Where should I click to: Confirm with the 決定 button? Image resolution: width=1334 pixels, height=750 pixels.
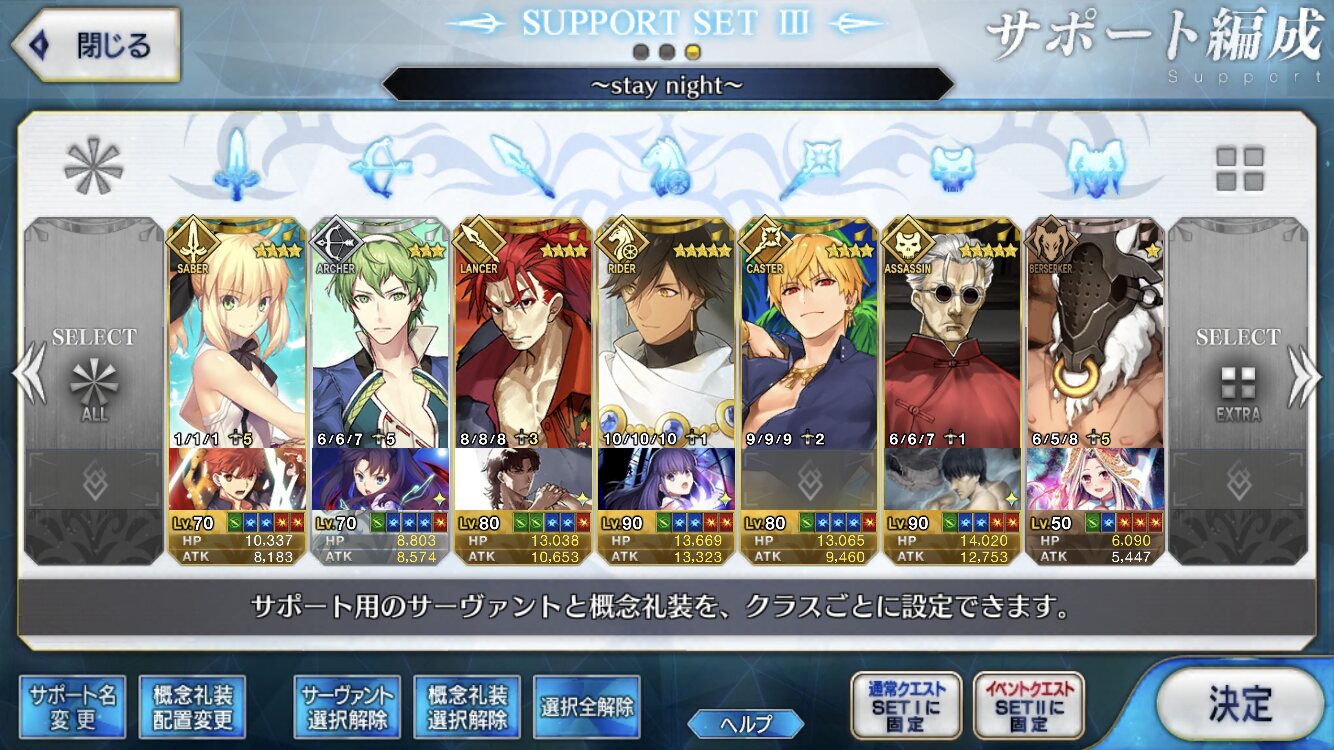coord(1239,703)
